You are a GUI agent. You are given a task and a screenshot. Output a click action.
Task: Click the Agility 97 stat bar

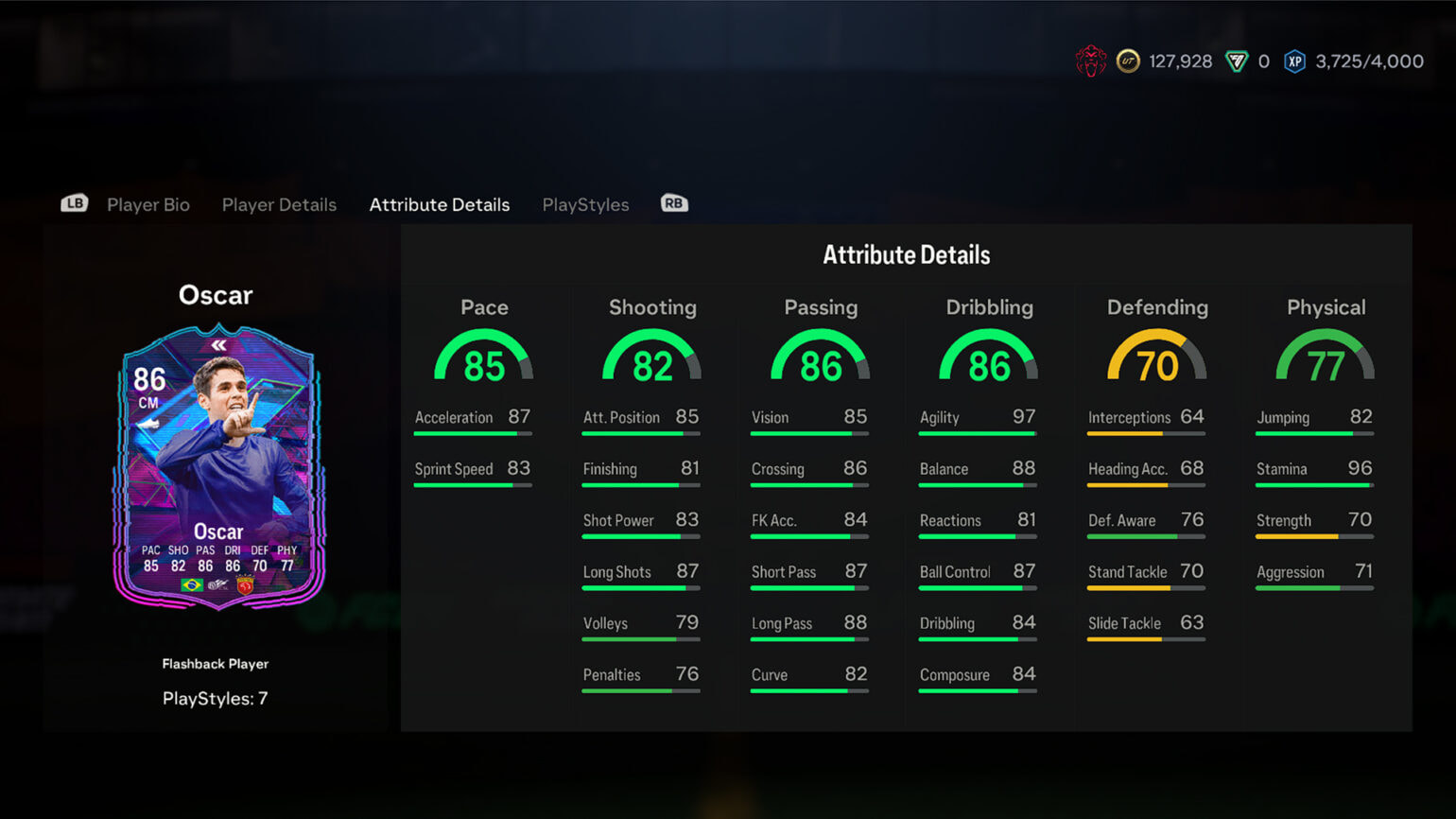coord(977,432)
